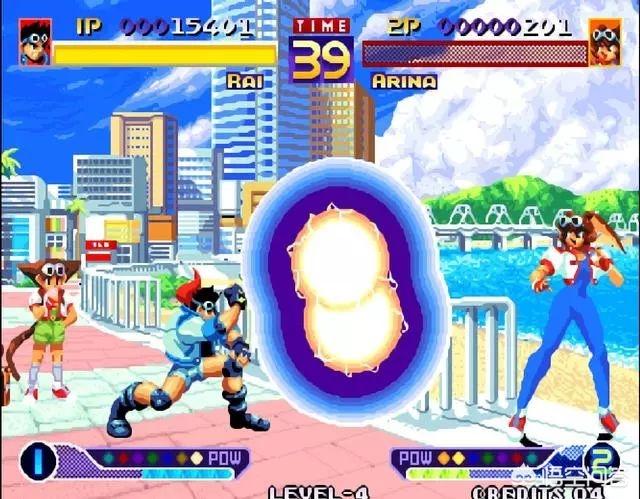The width and height of the screenshot is (640, 499).
Task: Click Rai's player one portrait
Action: (x=34, y=41)
